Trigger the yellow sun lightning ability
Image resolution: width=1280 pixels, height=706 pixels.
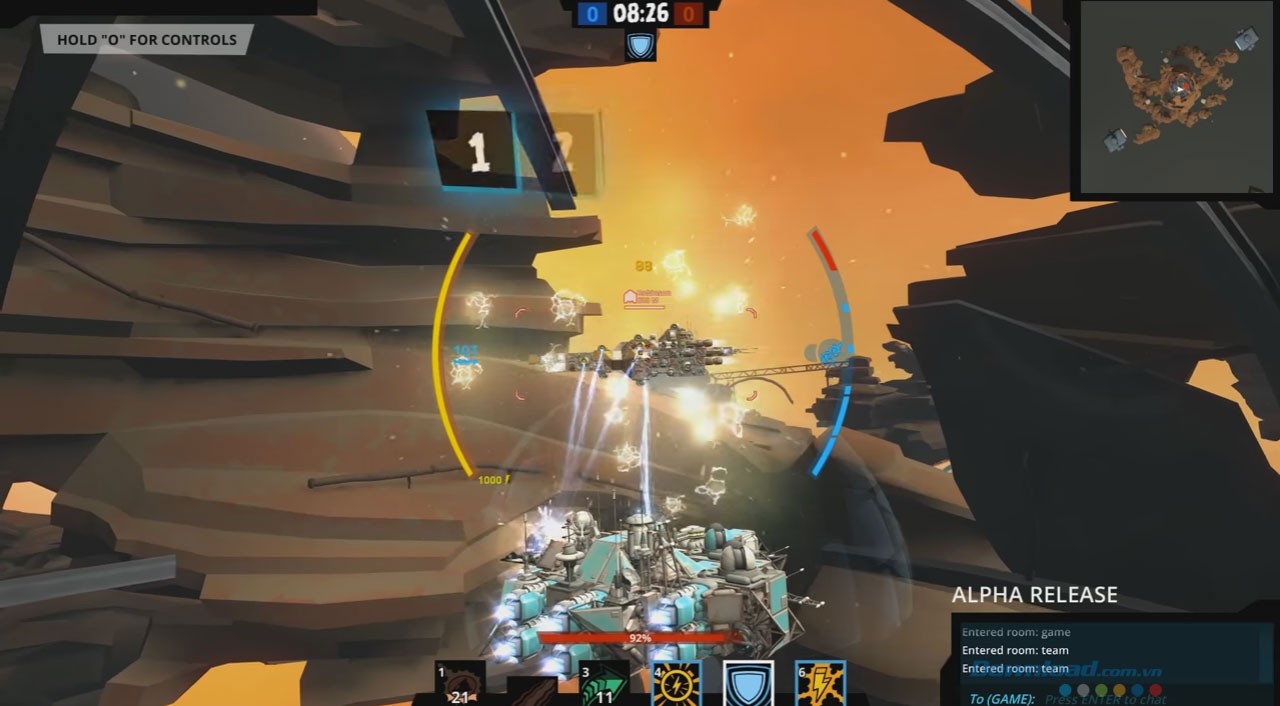point(676,684)
